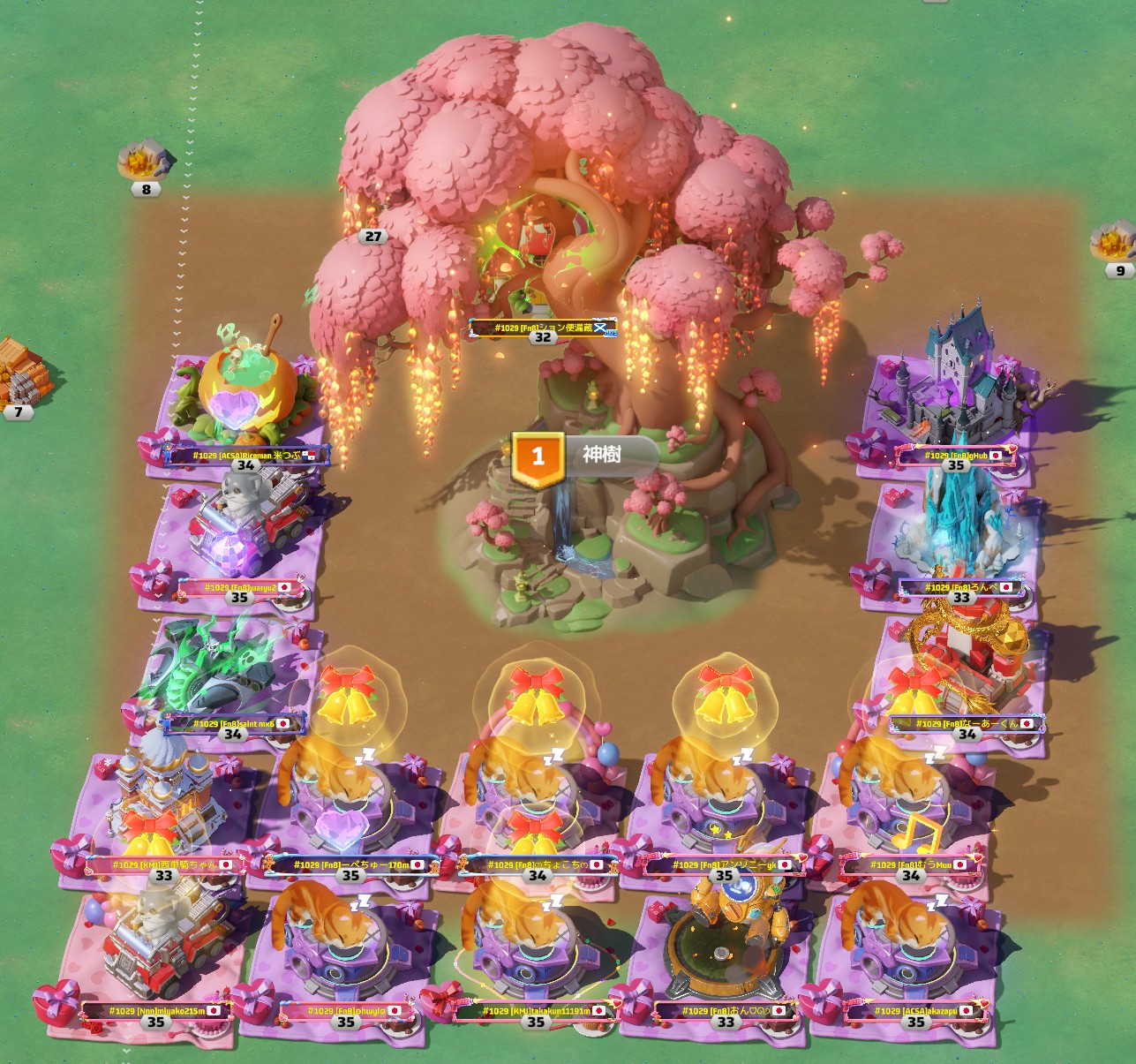The width and height of the screenshot is (1136, 1064).
Task: Select the Piroman player nameplate
Action: pyautogui.click(x=245, y=456)
